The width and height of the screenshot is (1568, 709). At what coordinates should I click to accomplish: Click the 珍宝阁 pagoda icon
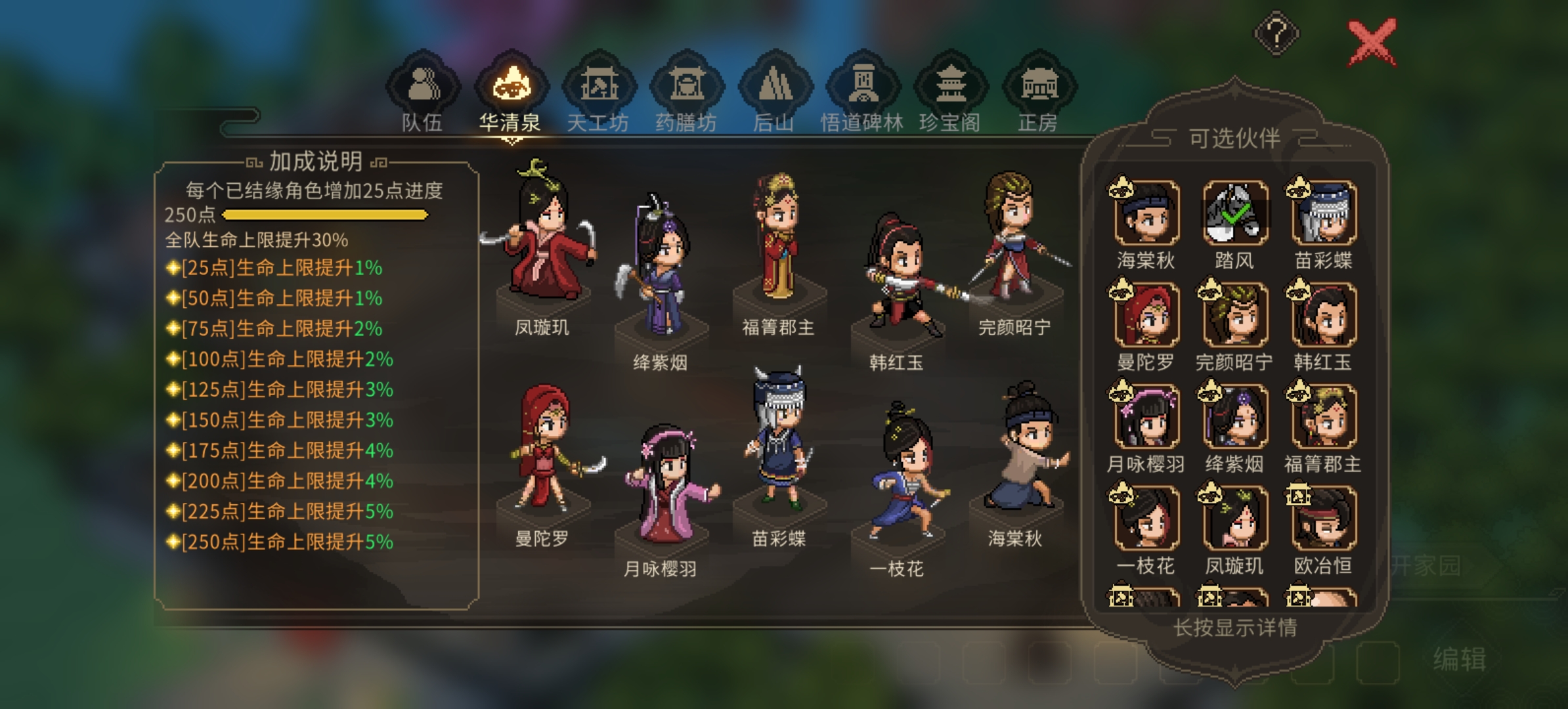[x=951, y=85]
